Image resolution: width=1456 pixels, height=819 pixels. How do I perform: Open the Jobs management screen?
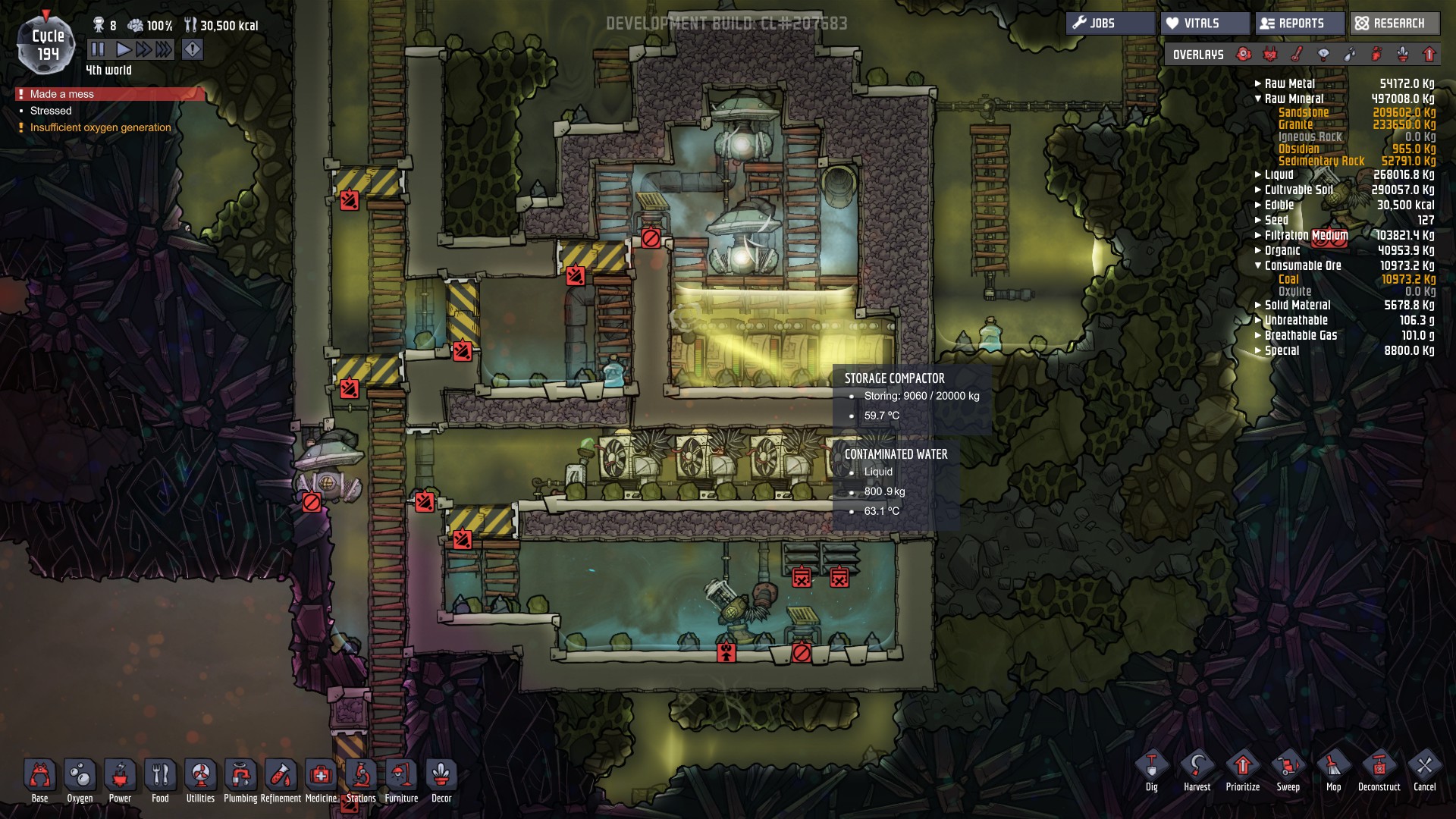pyautogui.click(x=1111, y=24)
